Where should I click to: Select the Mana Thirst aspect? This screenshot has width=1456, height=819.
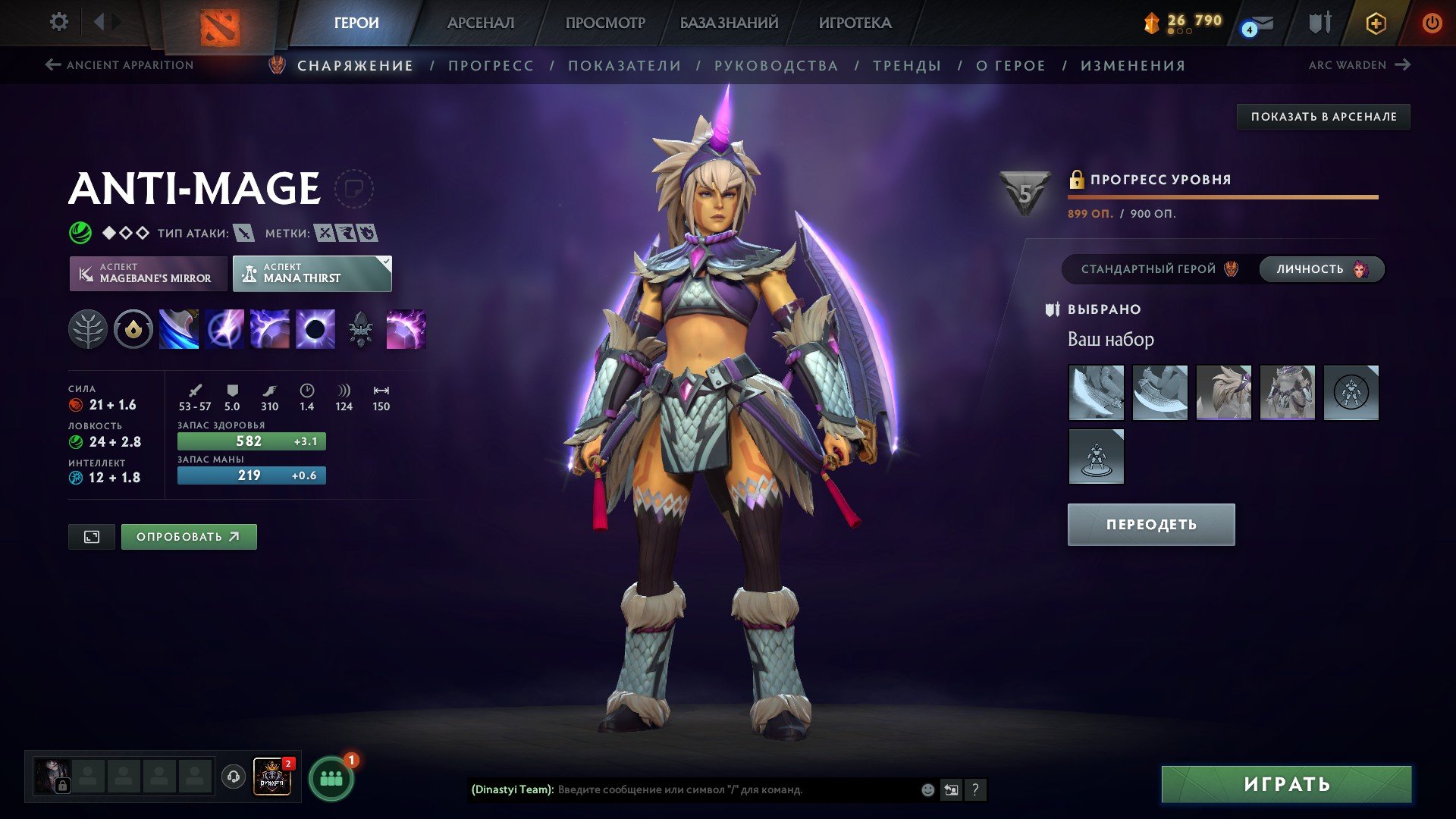[312, 273]
